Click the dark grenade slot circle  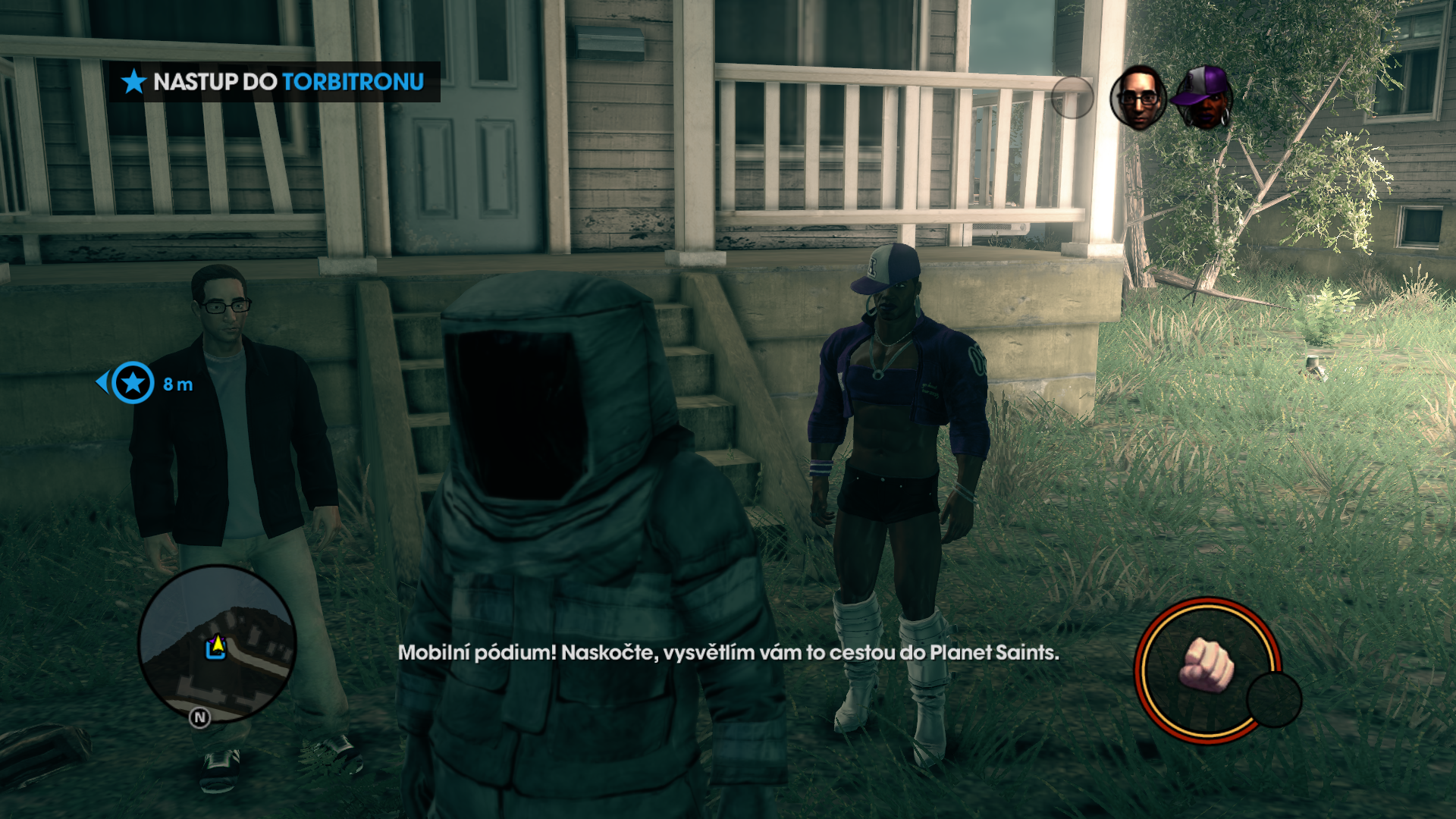coord(1274,700)
